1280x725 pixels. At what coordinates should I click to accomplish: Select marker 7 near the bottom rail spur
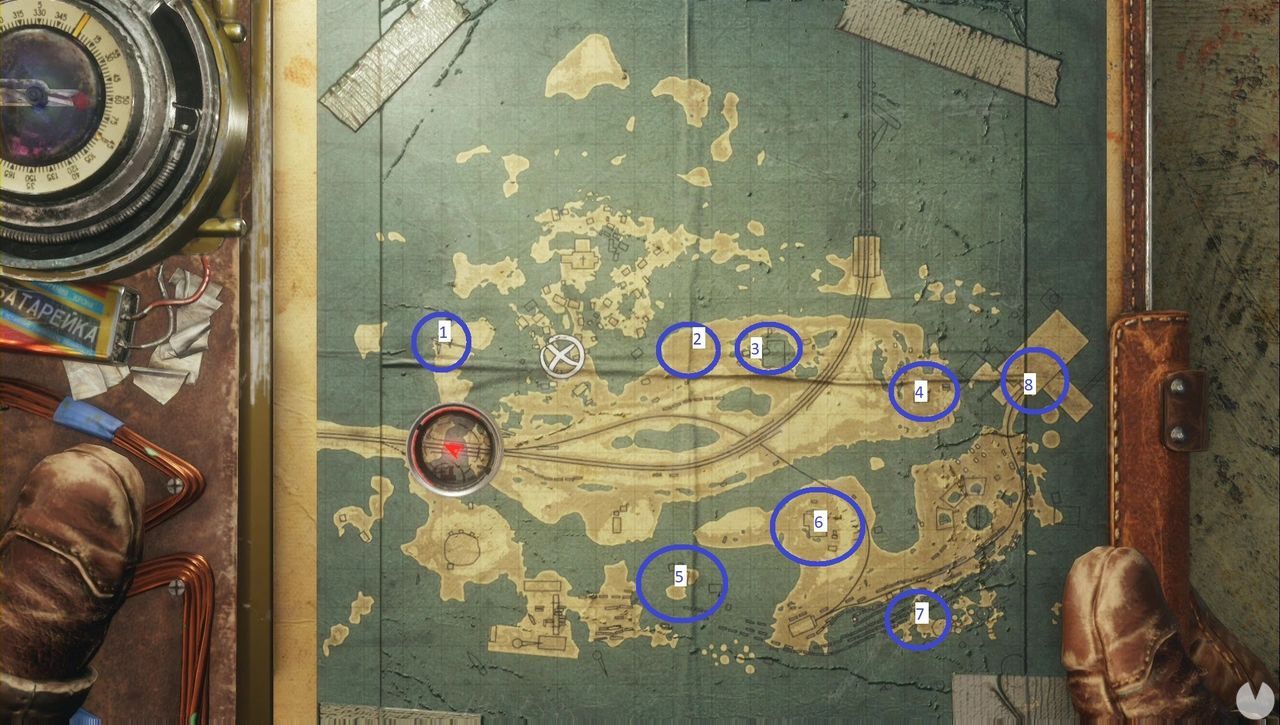tap(919, 619)
